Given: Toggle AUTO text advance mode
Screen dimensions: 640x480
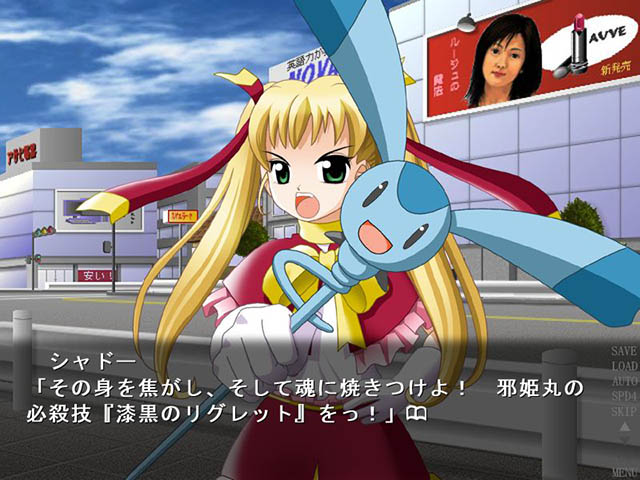Looking at the screenshot, I should pos(623,381).
